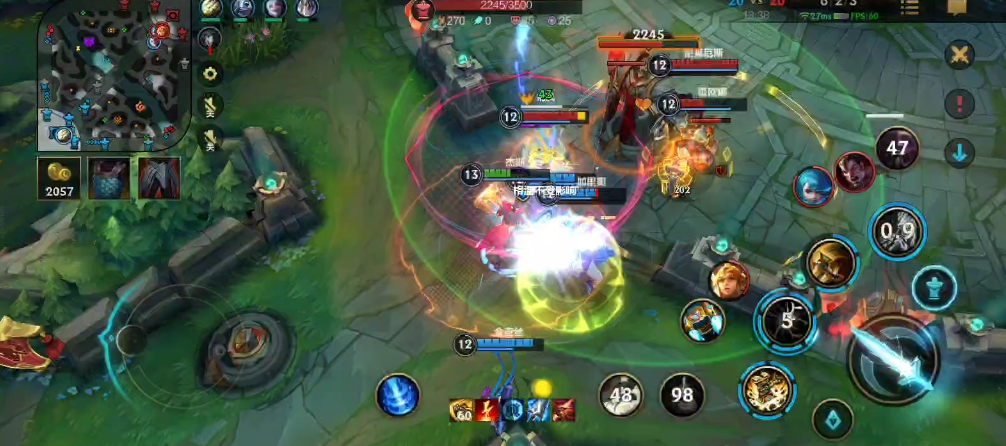Buy the recommended blue pot item
The image size is (1006, 446).
[x=109, y=178]
